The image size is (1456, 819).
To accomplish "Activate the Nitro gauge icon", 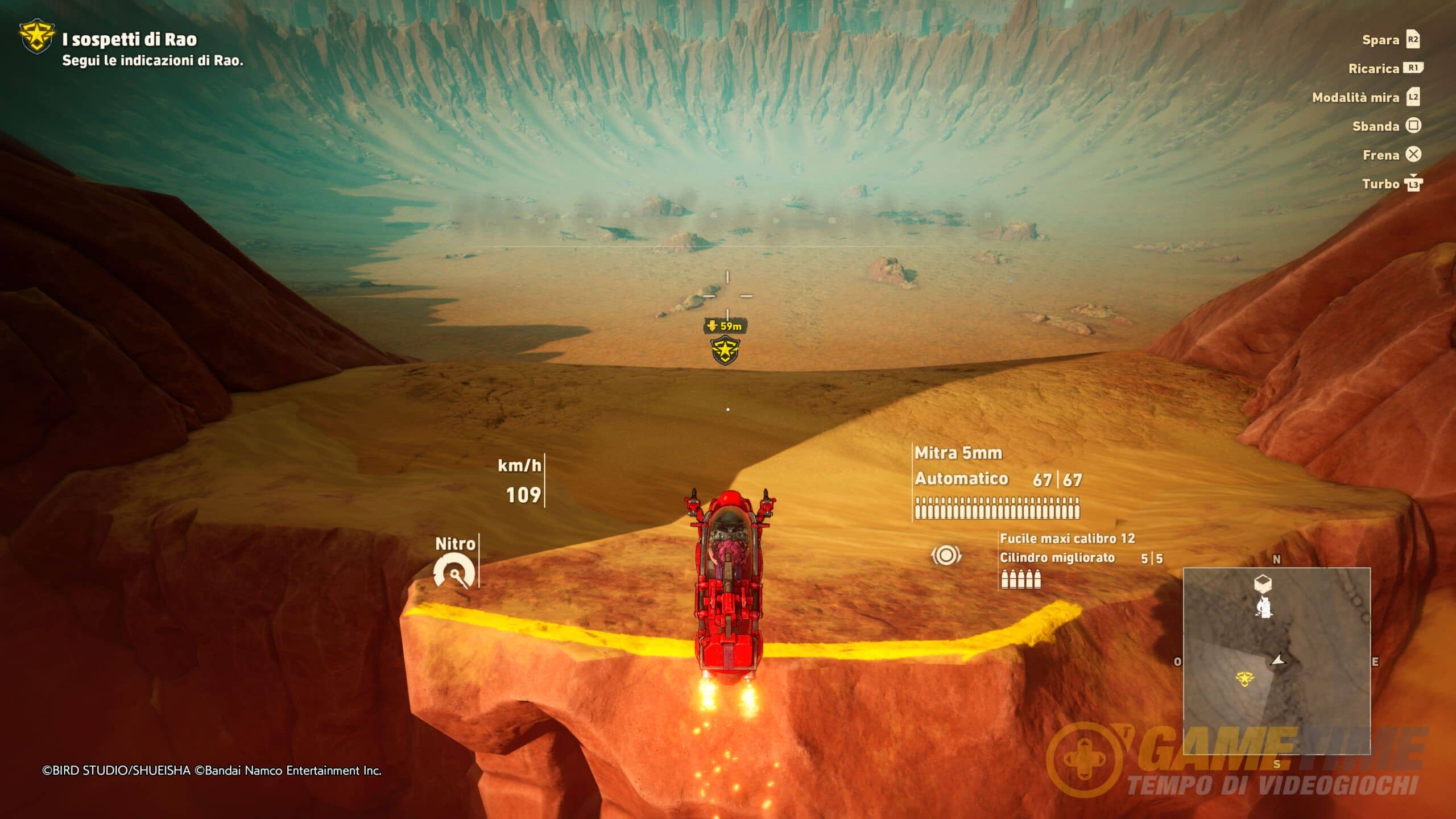I will [x=454, y=572].
